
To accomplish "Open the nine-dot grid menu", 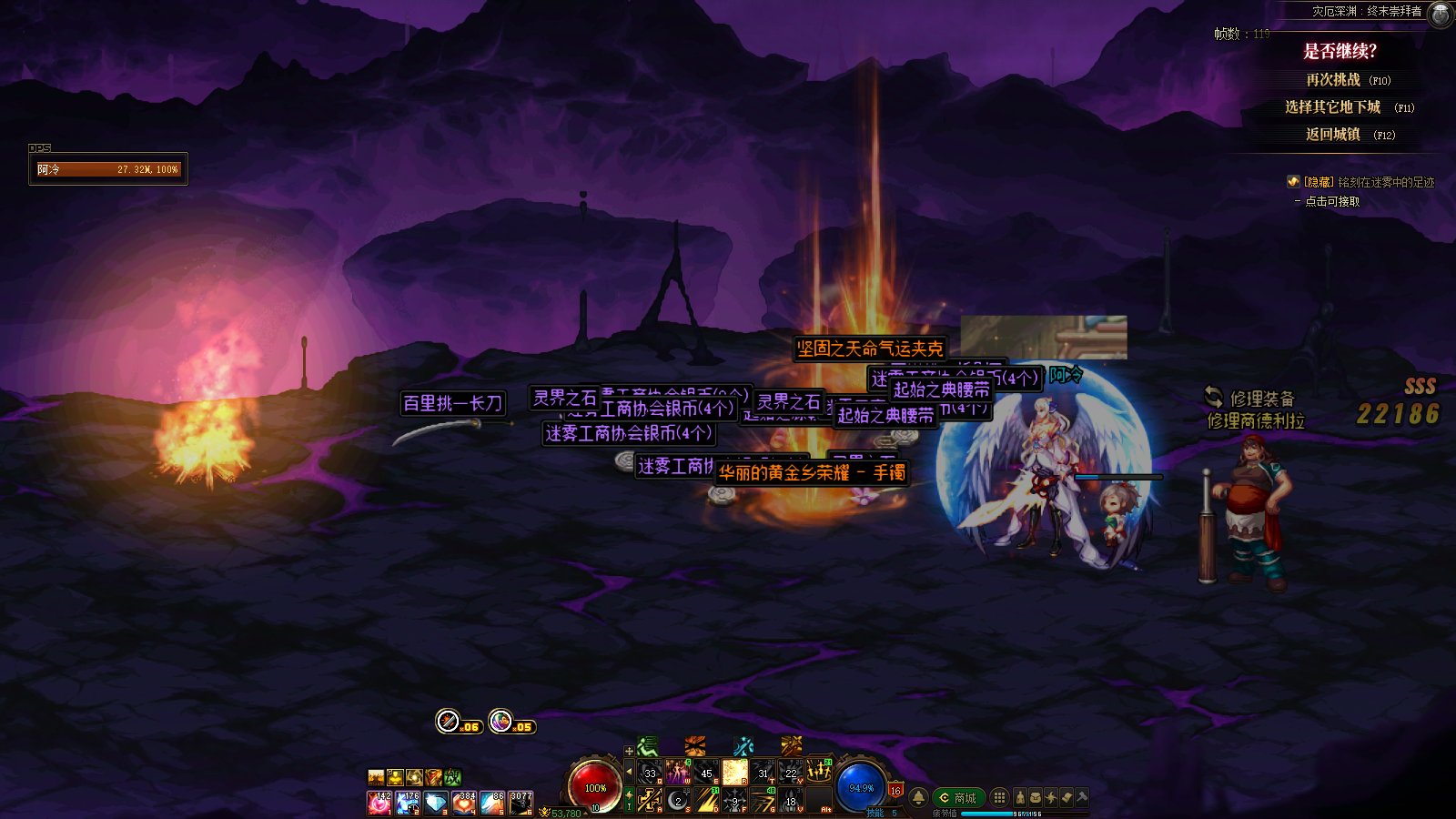I will click(x=999, y=798).
